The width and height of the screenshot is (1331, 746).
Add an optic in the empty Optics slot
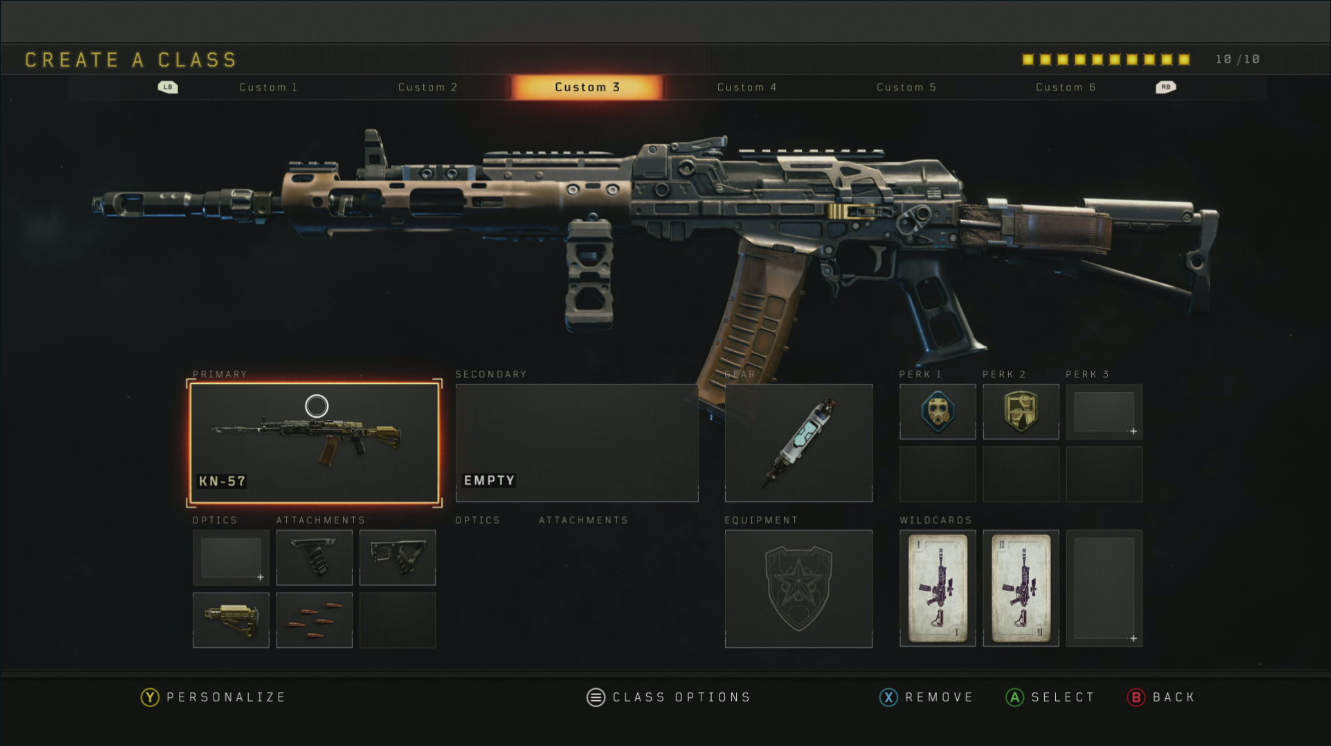tap(231, 557)
